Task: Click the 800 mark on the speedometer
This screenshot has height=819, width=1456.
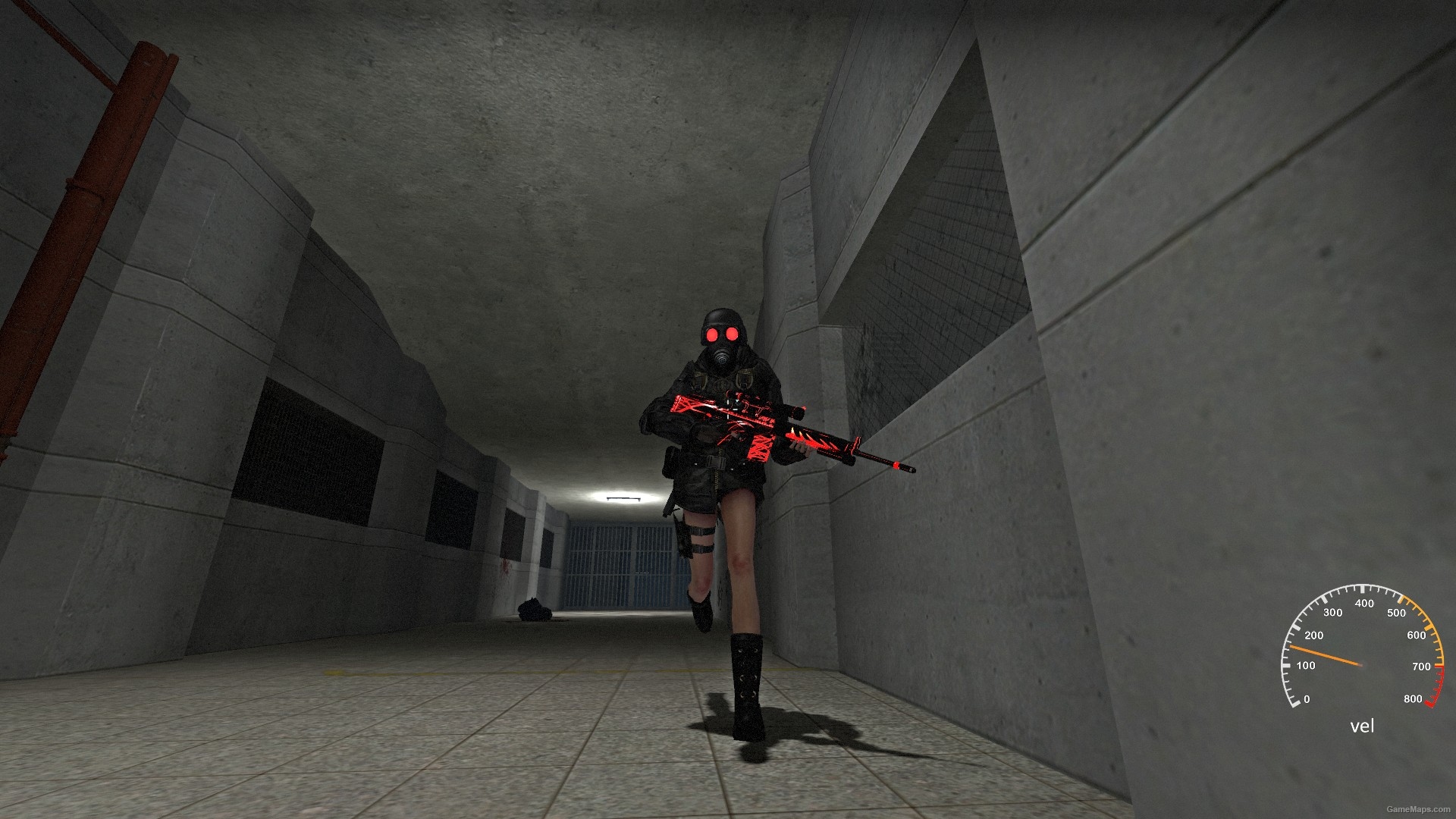Action: click(1413, 698)
